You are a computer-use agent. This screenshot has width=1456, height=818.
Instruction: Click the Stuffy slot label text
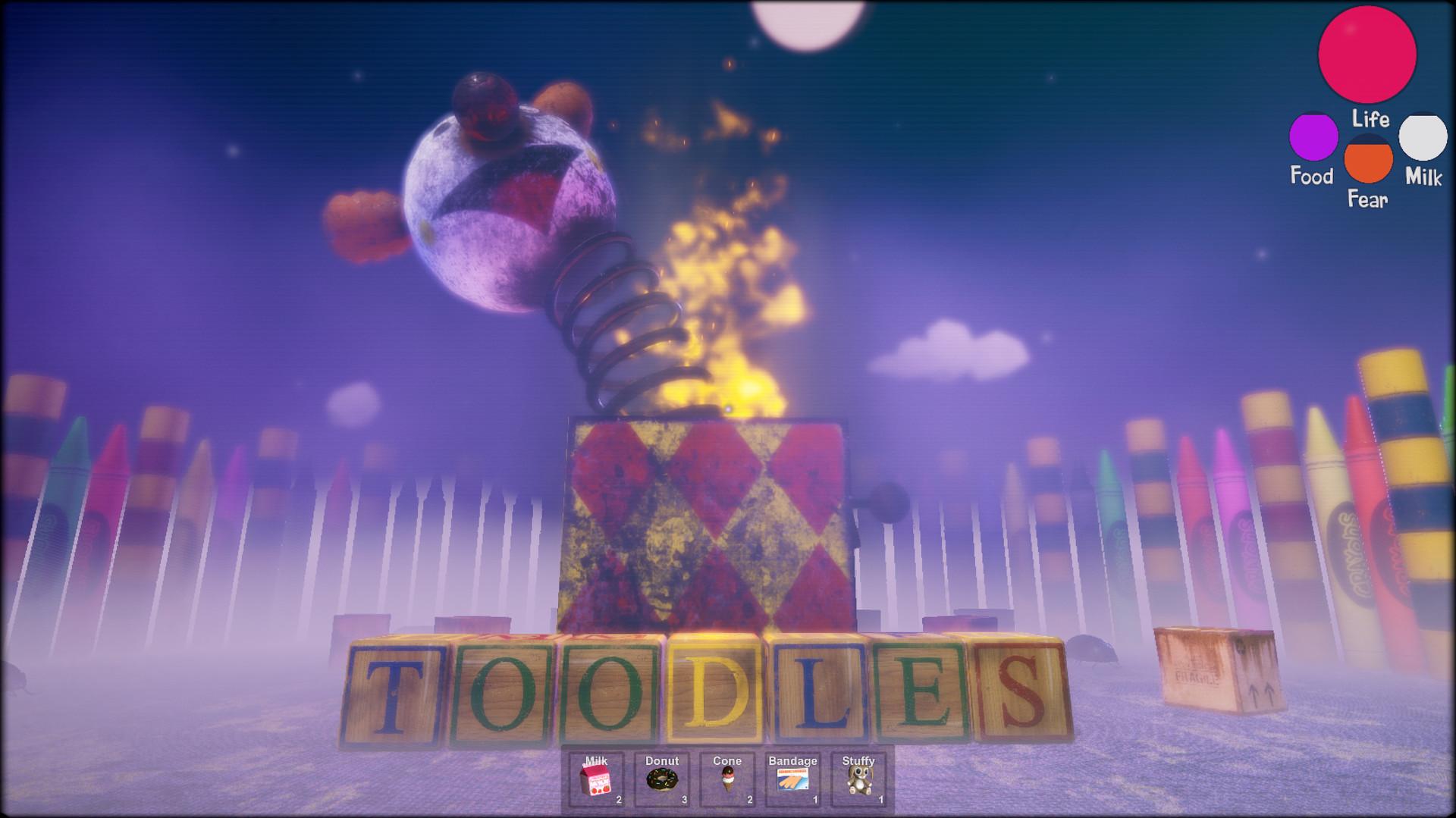[857, 760]
